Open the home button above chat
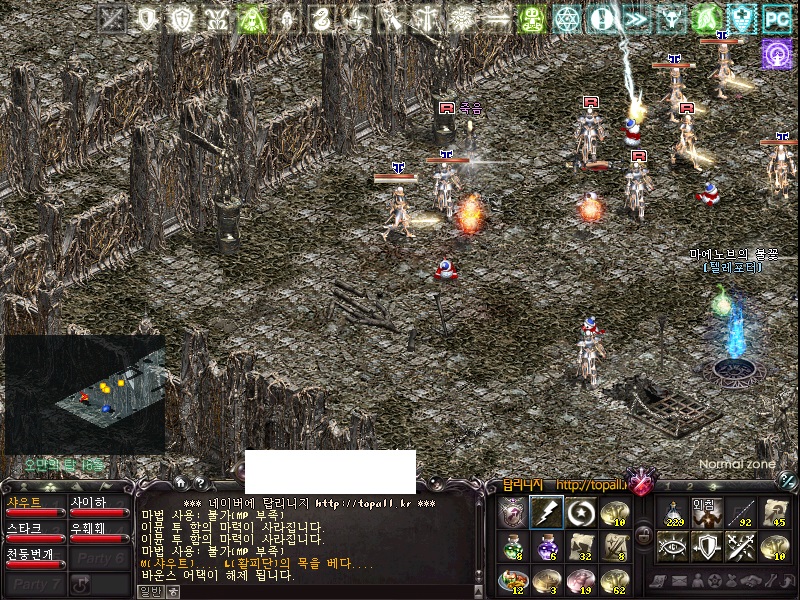The height and width of the screenshot is (600, 800). click(x=181, y=482)
